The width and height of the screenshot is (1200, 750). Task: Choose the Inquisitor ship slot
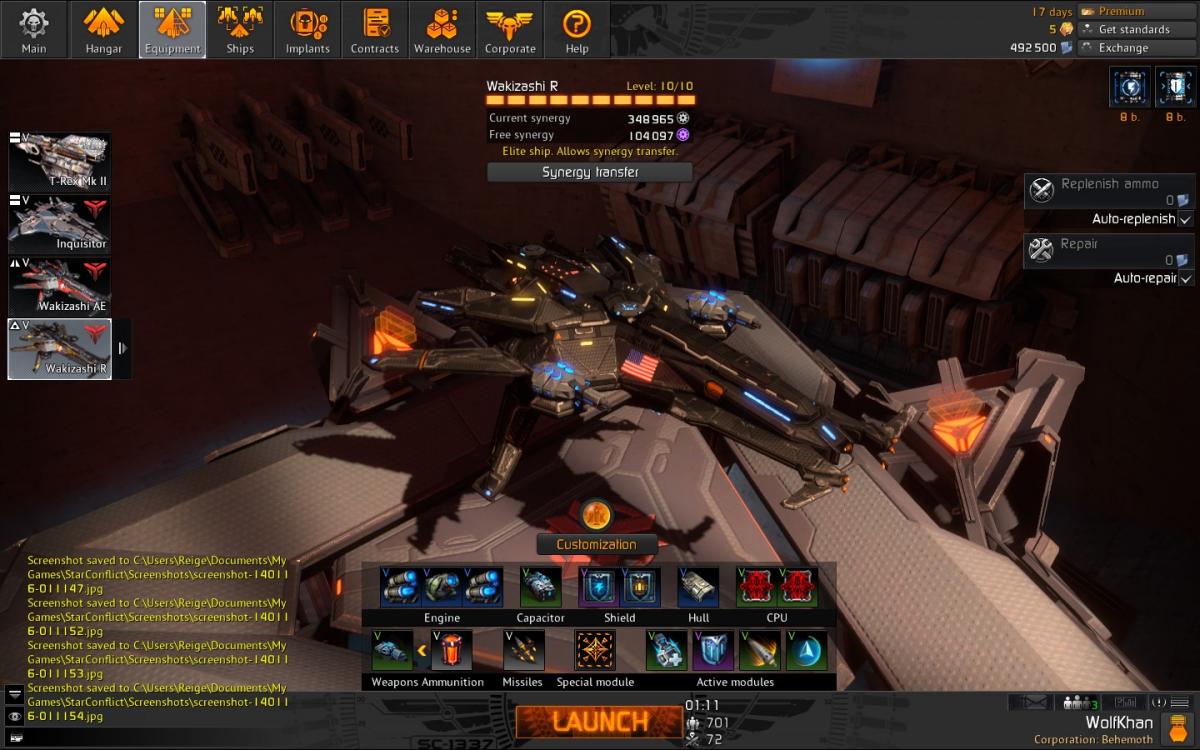(x=60, y=224)
